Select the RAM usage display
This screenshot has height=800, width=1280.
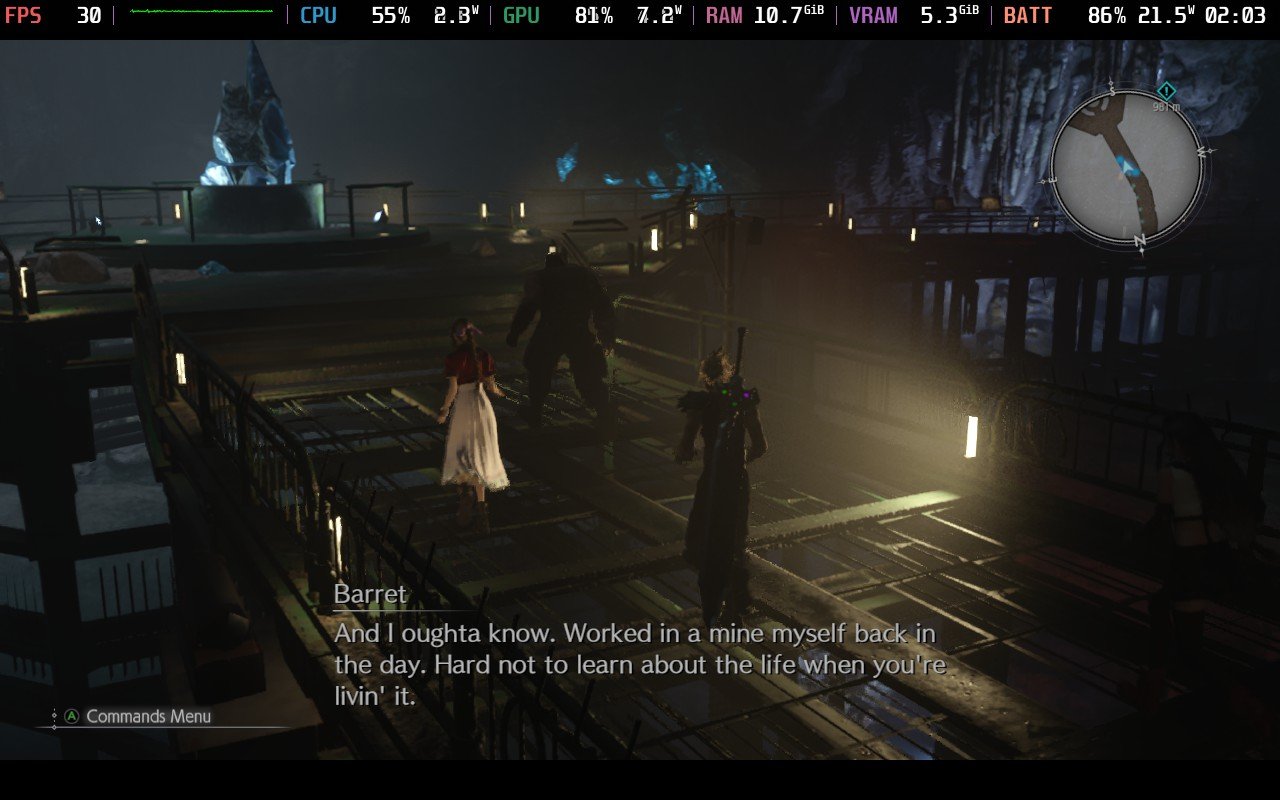click(x=723, y=15)
